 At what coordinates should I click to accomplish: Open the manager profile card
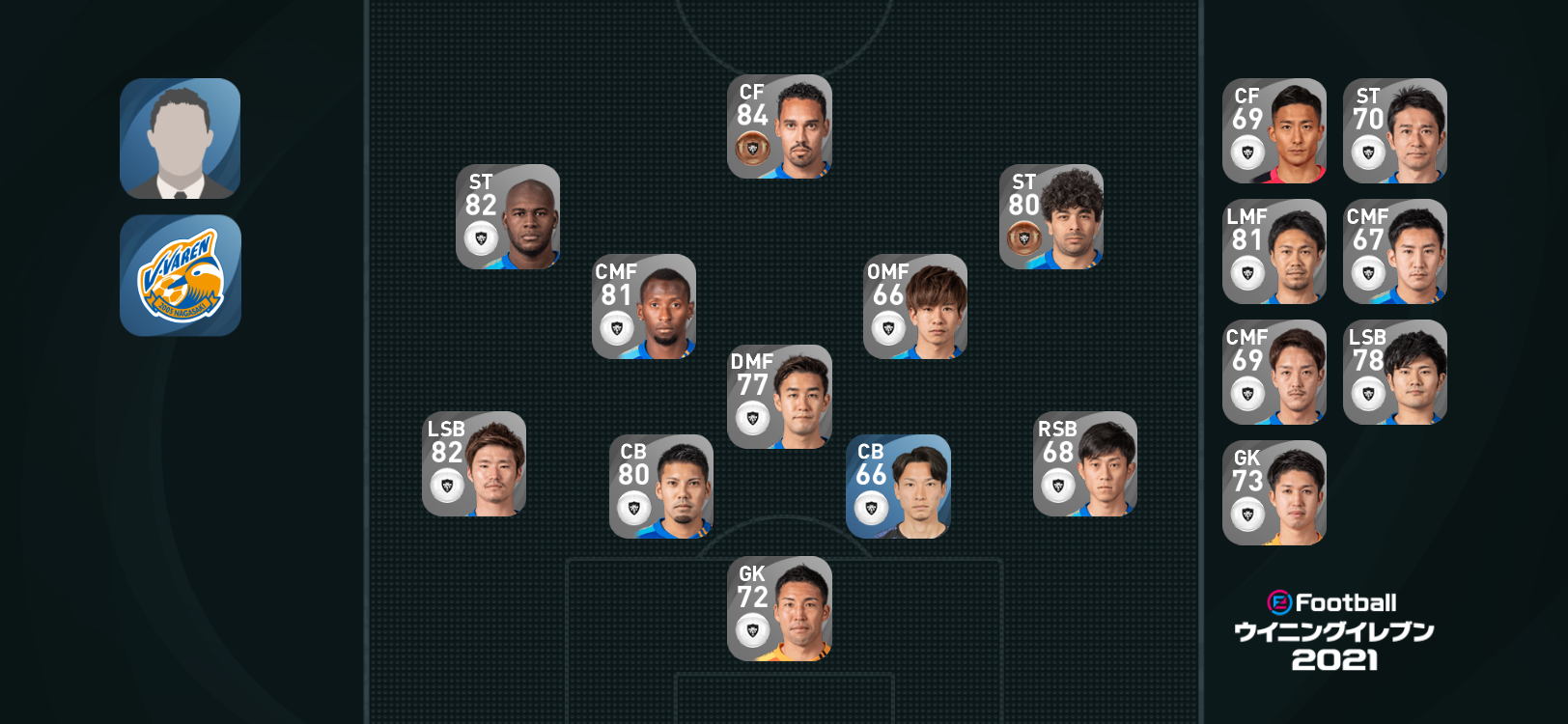[x=180, y=139]
